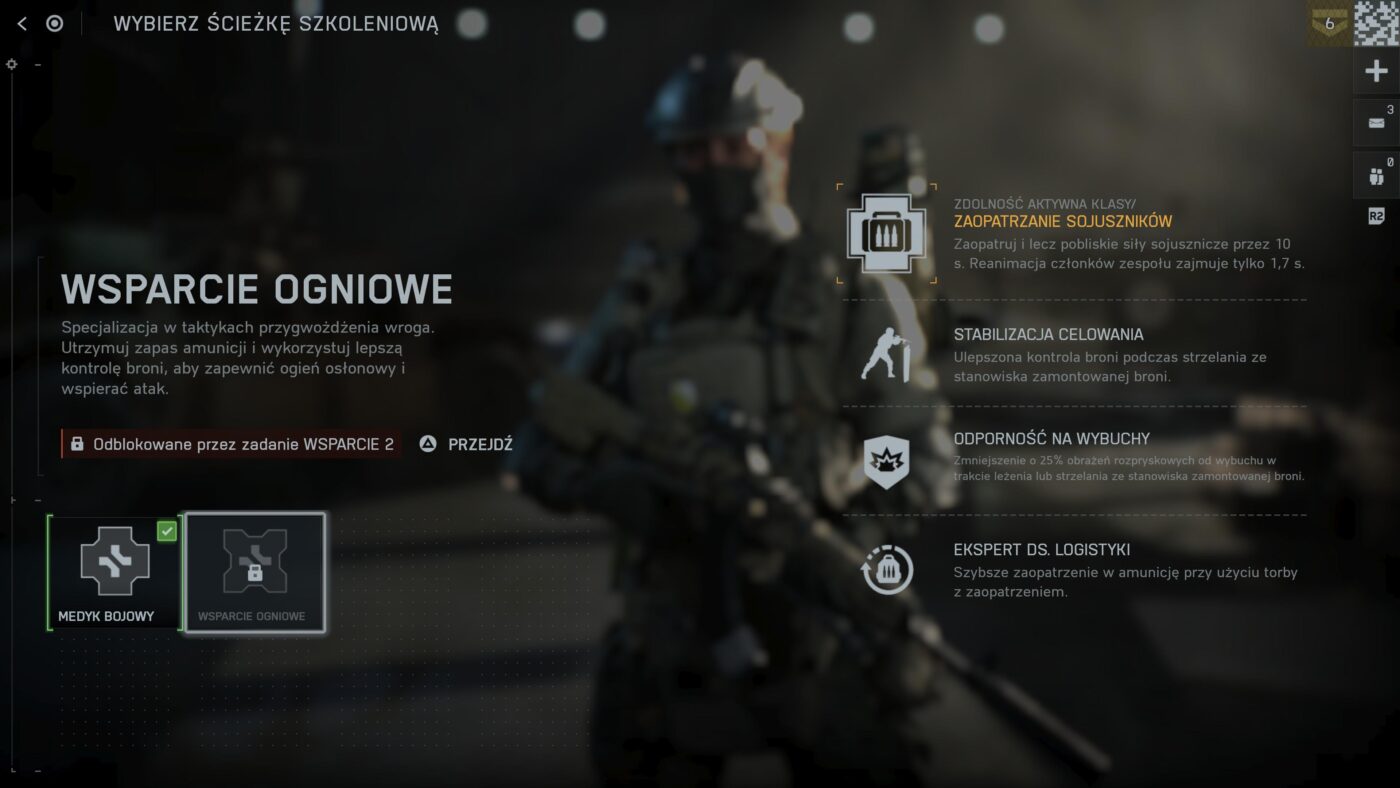The width and height of the screenshot is (1400, 788).
Task: Open the player rank badge
Action: (x=1328, y=24)
